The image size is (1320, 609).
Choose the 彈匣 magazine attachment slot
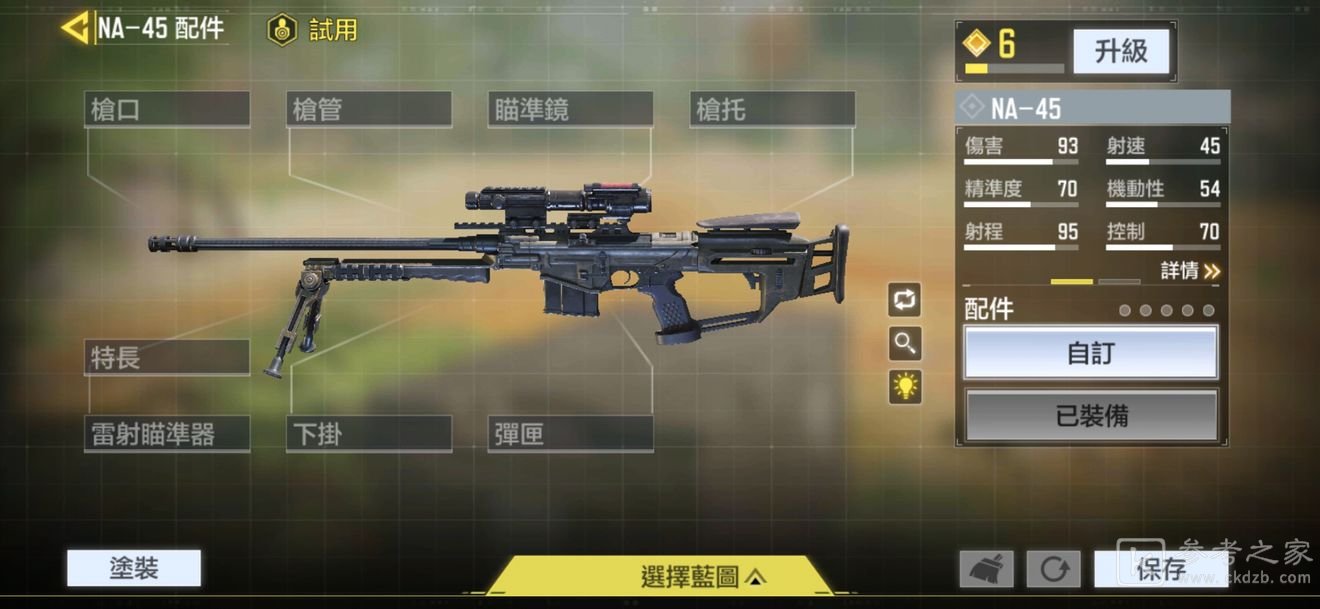pyautogui.click(x=570, y=434)
